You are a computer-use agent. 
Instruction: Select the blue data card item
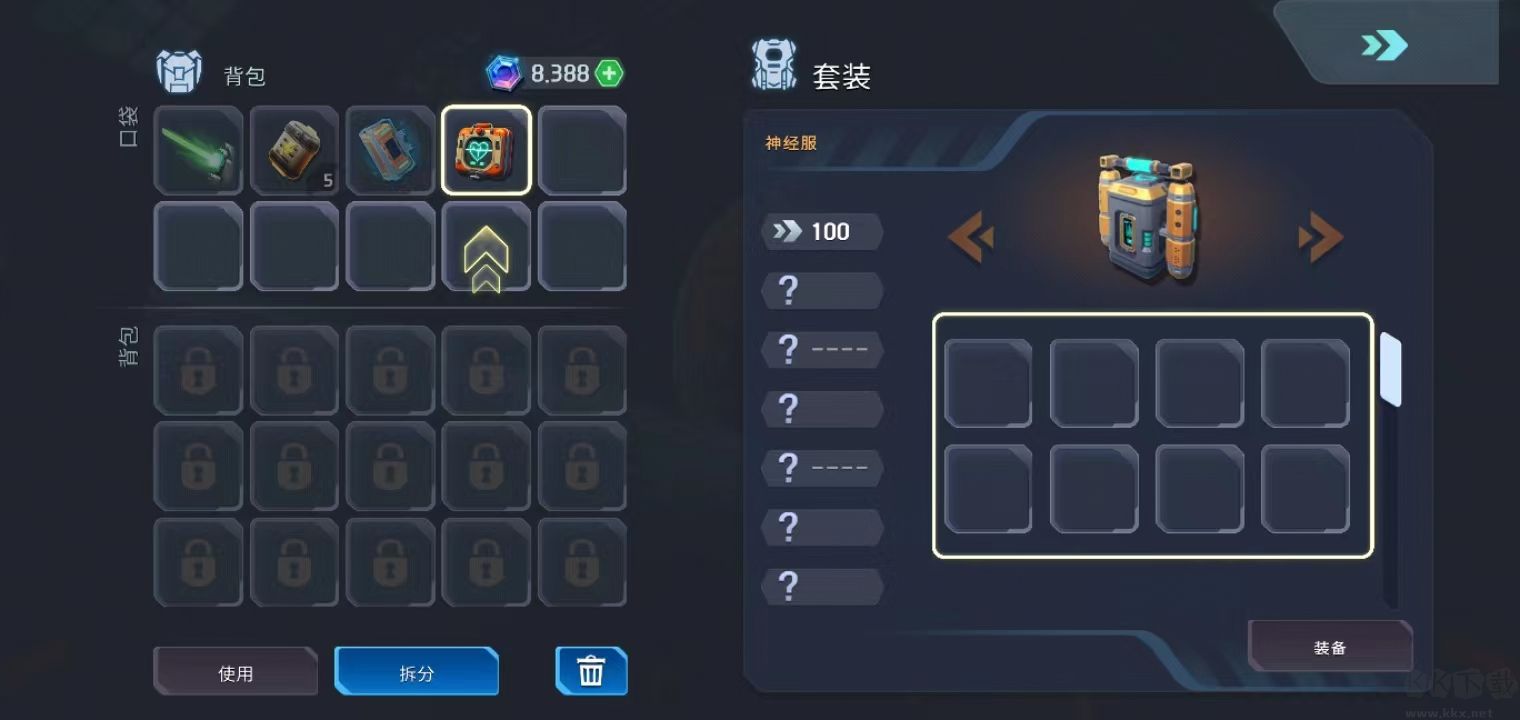(x=390, y=151)
